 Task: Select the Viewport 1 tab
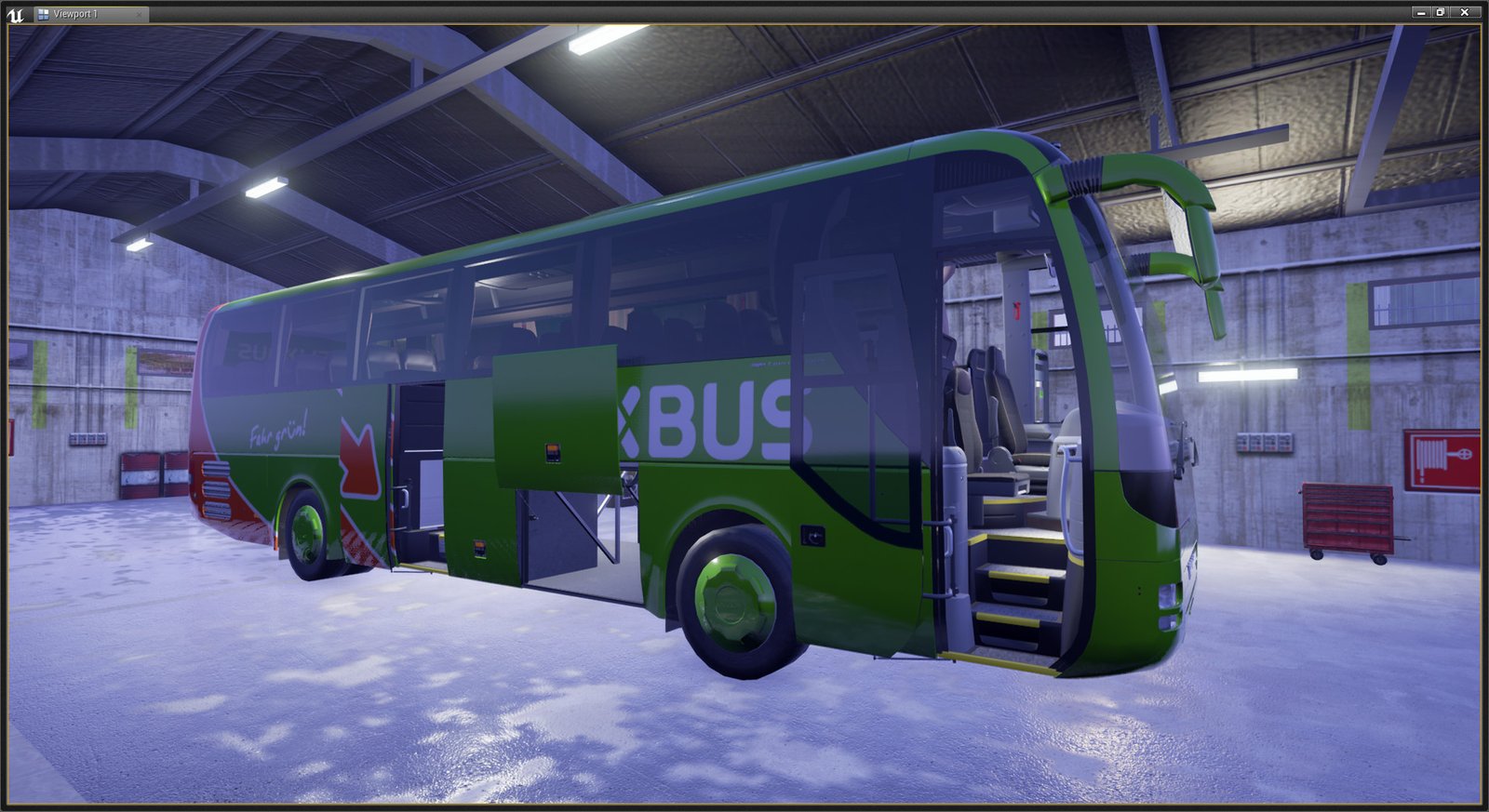click(x=76, y=14)
